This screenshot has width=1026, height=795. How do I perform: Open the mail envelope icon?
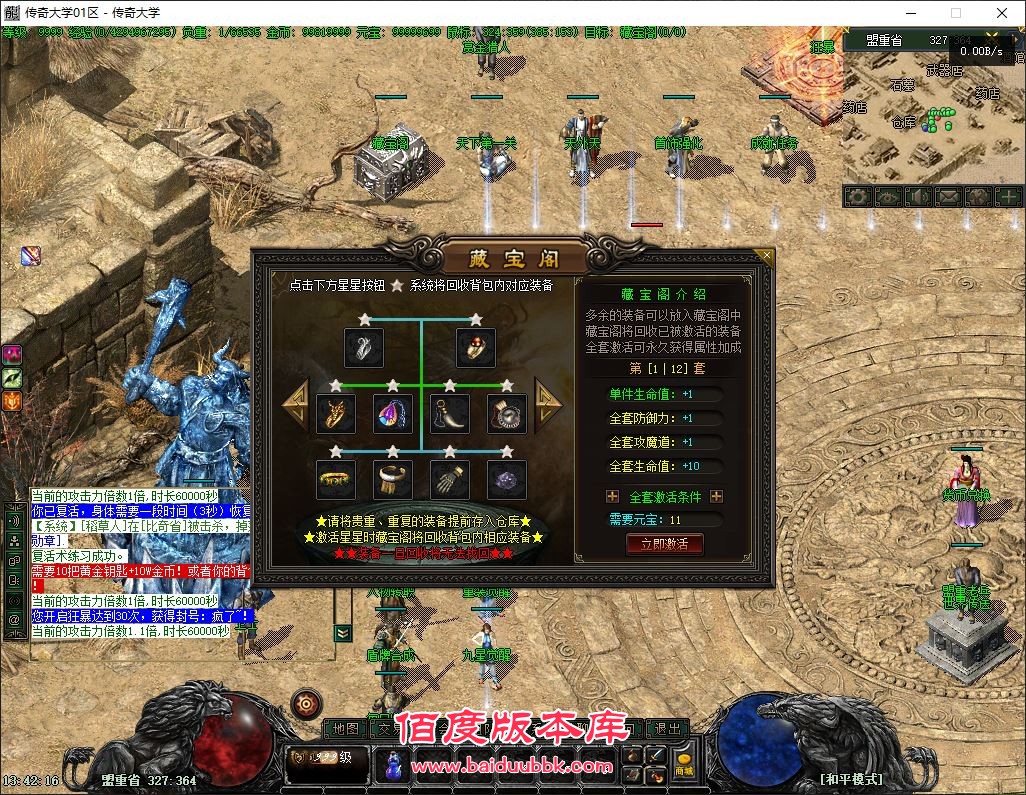coord(947,197)
